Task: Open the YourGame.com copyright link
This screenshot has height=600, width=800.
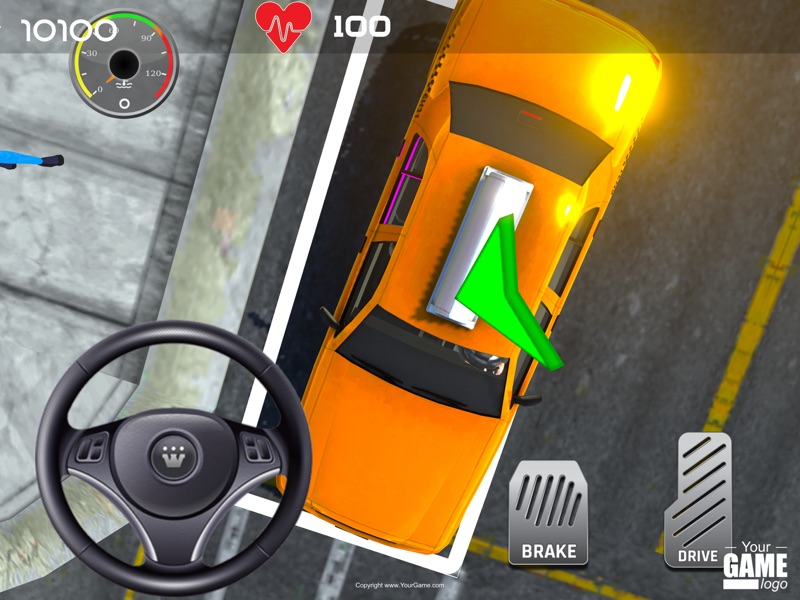Action: pos(400,585)
